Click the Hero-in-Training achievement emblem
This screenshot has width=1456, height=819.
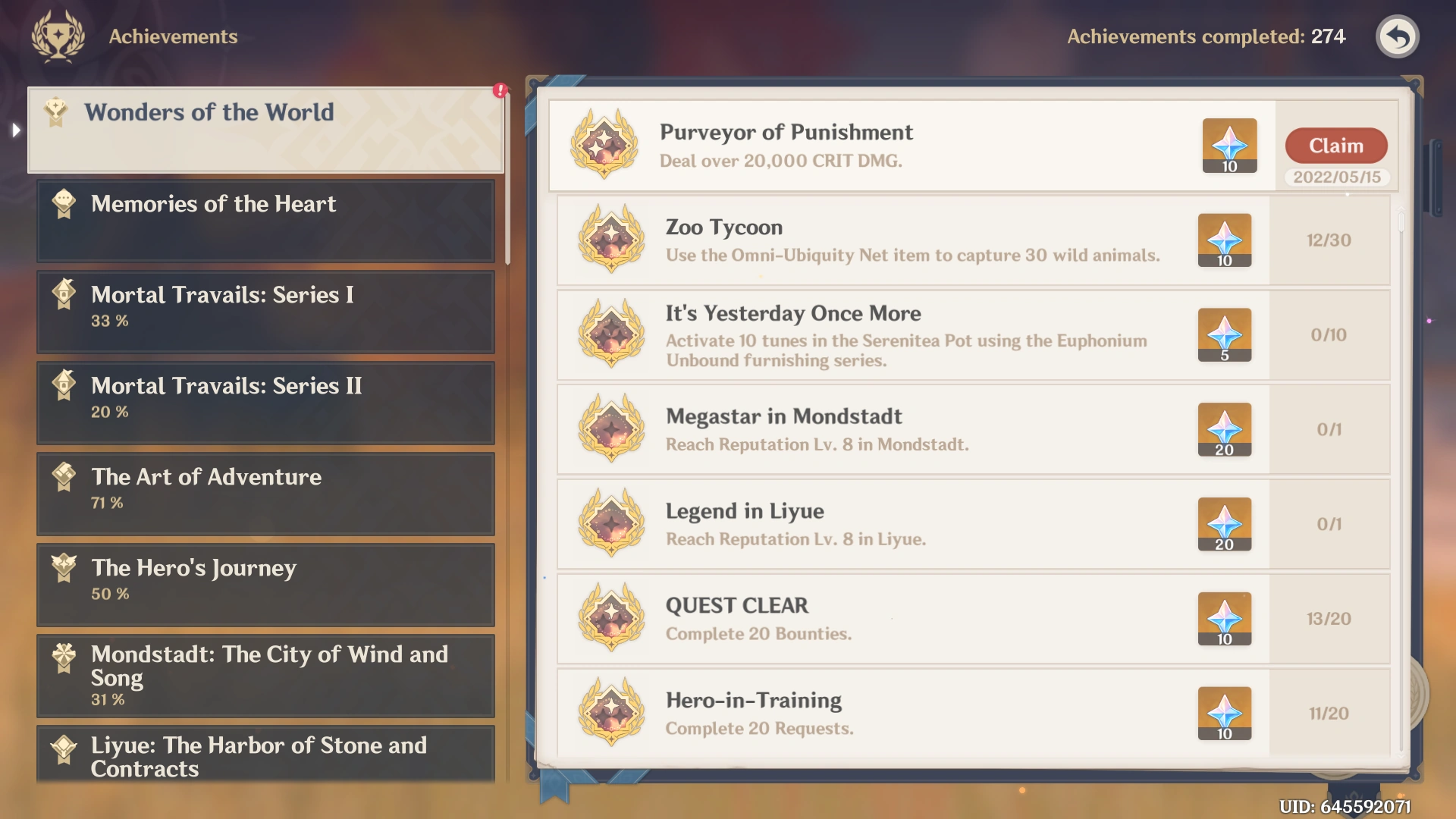(x=612, y=713)
